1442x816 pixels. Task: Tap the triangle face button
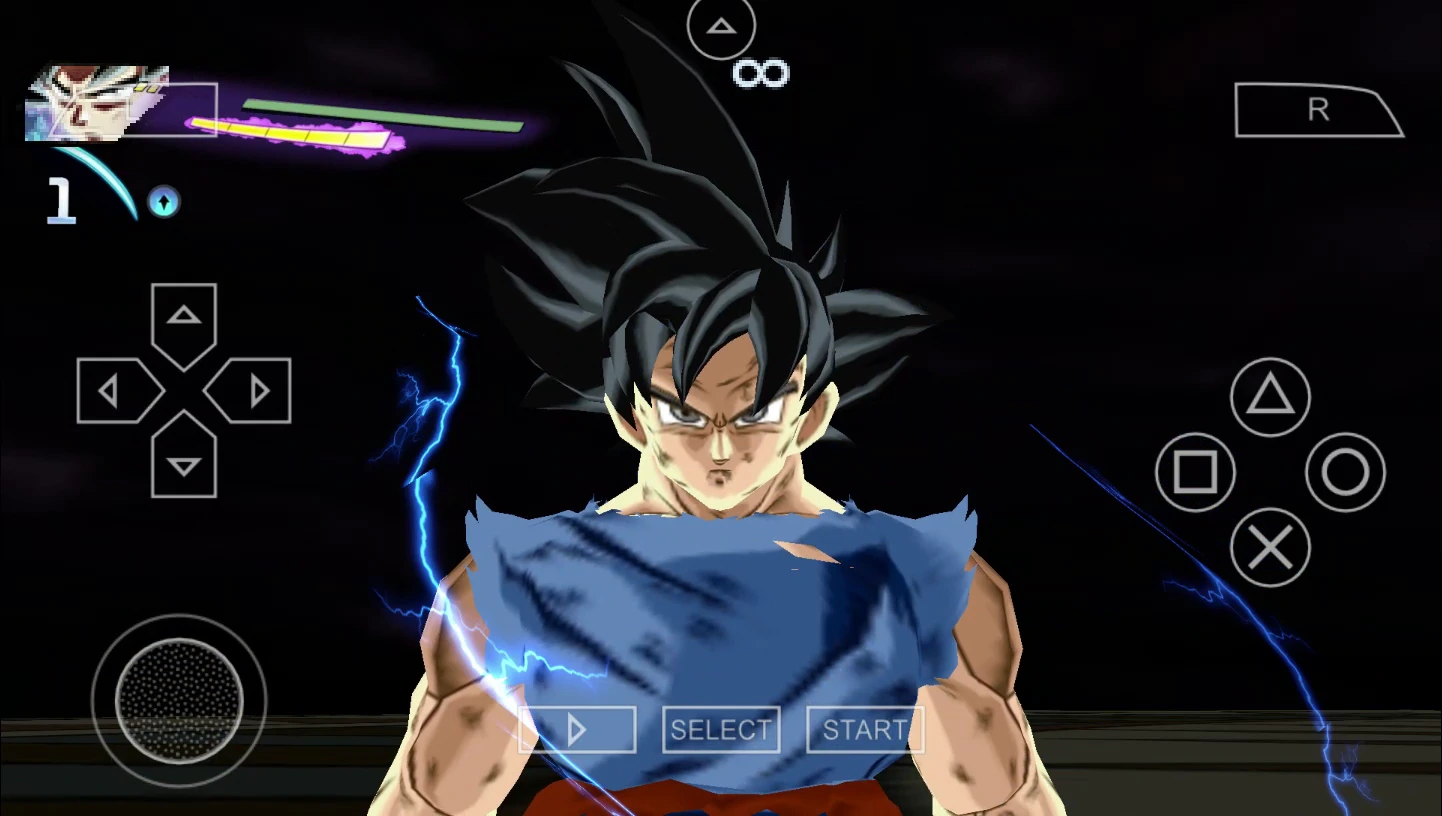pyautogui.click(x=1270, y=397)
